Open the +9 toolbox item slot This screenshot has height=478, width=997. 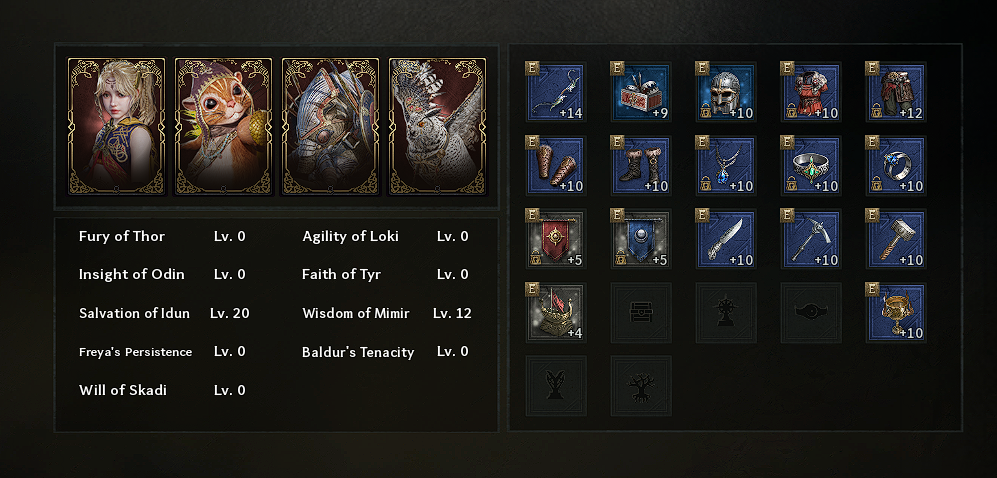coord(641,92)
